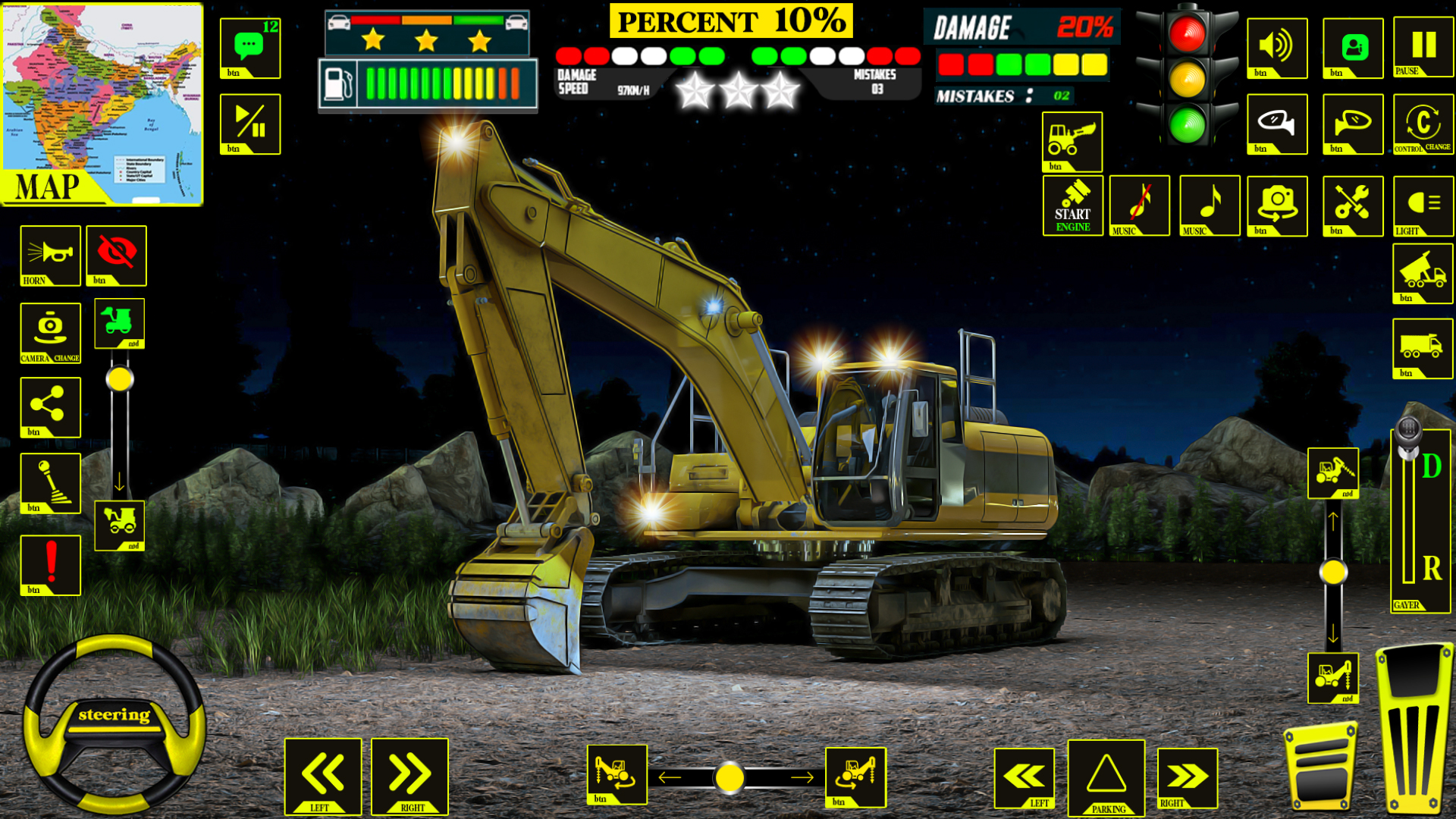This screenshot has height=819, width=1456.
Task: Tap the Start Engine button
Action: [x=1072, y=206]
